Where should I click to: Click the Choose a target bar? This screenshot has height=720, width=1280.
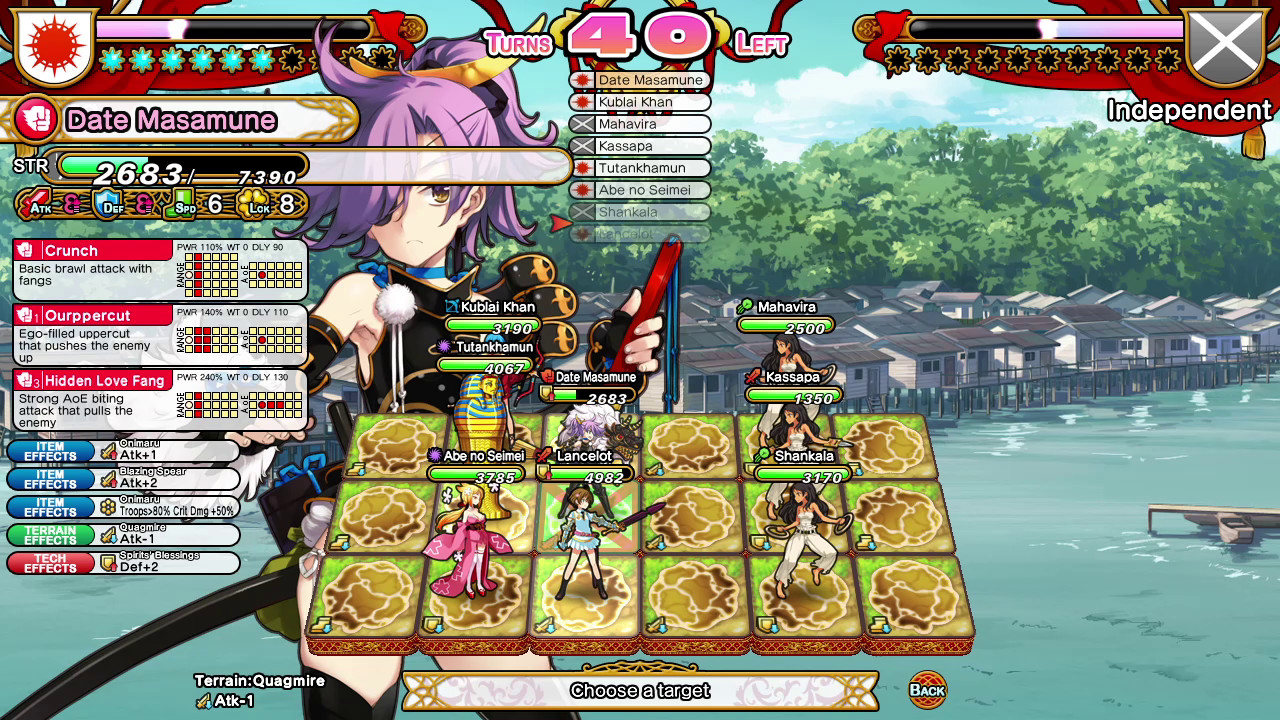click(x=640, y=690)
